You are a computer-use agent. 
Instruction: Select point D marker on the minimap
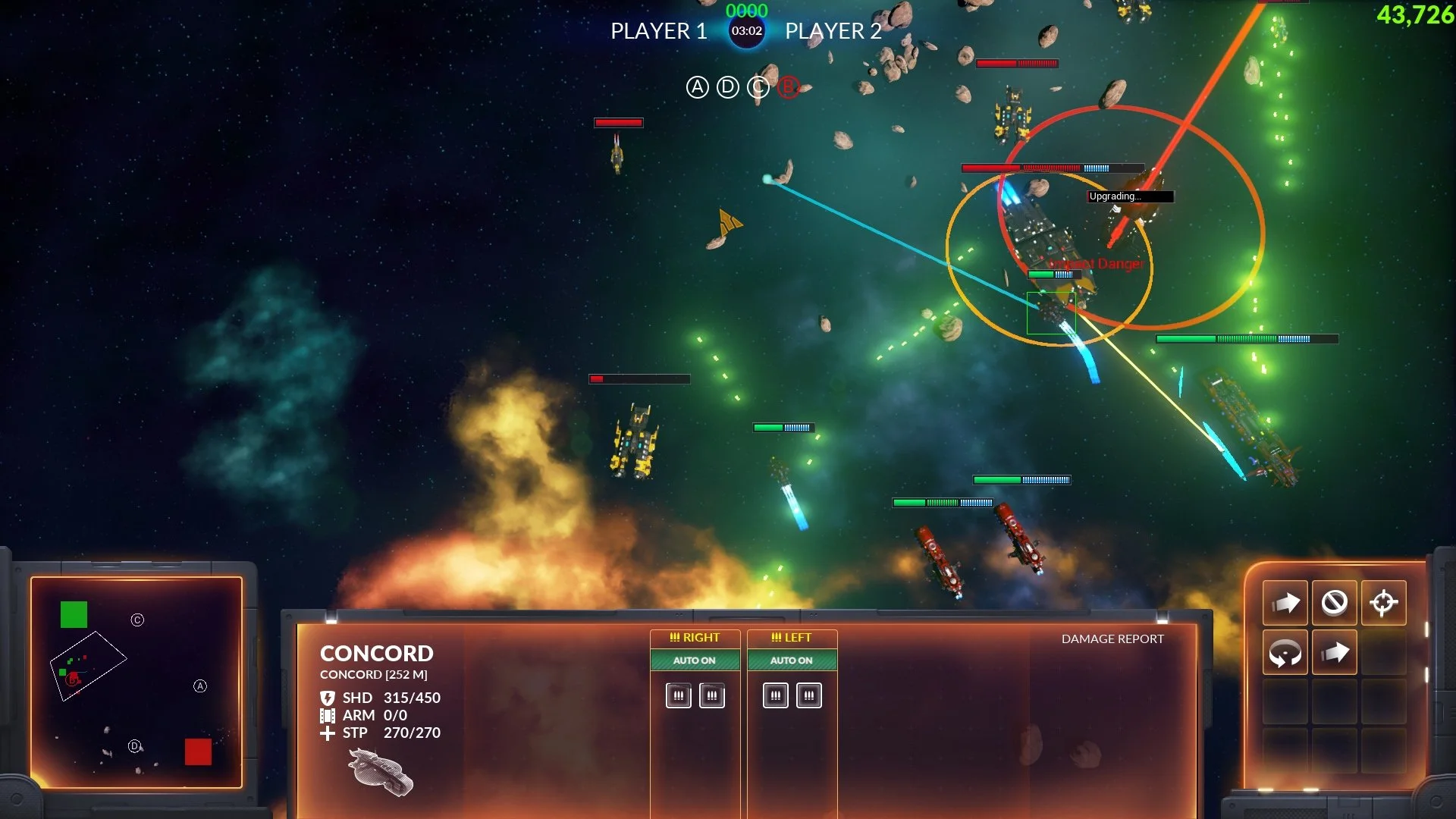(x=134, y=746)
